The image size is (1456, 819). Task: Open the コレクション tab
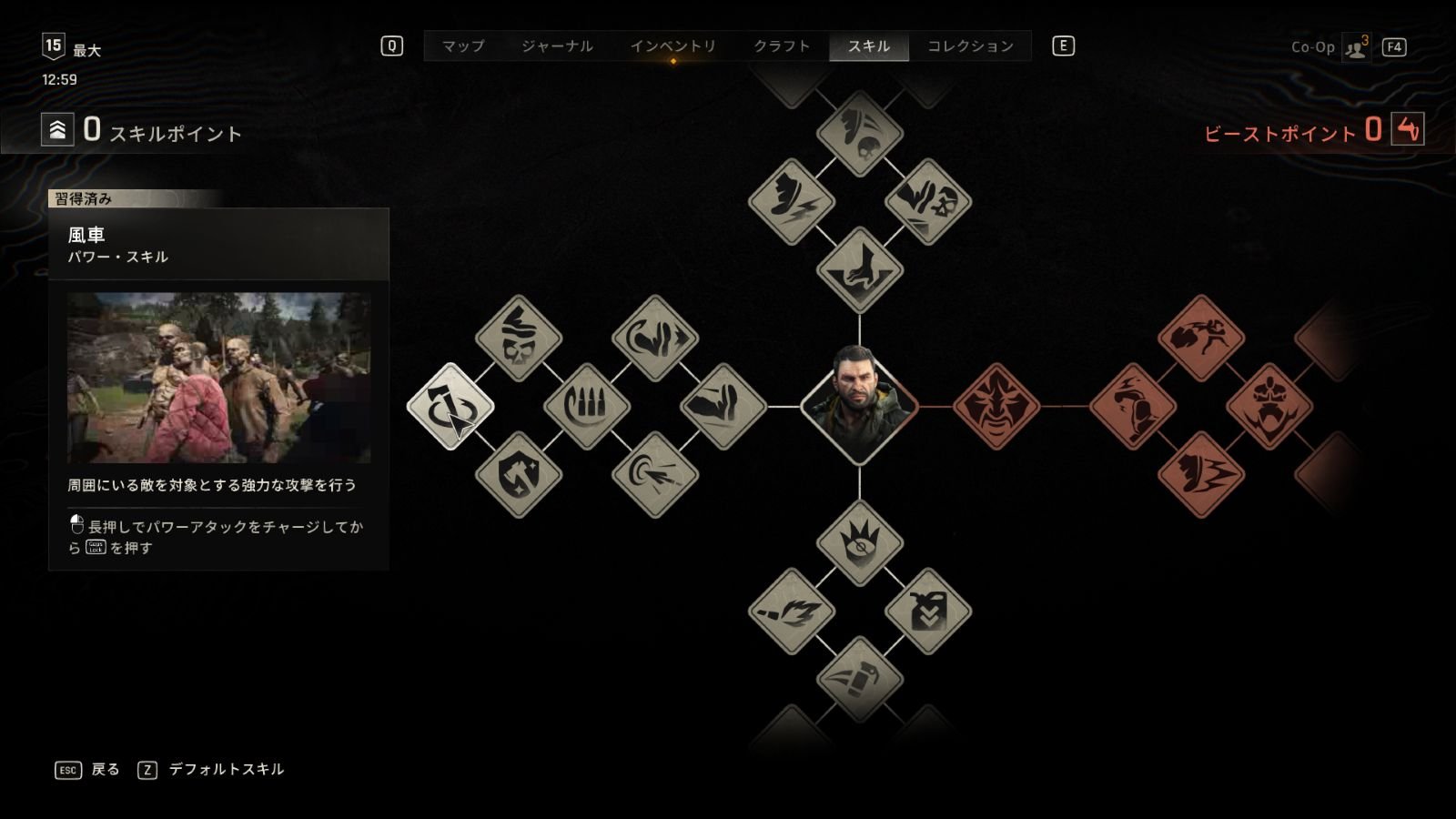[970, 46]
